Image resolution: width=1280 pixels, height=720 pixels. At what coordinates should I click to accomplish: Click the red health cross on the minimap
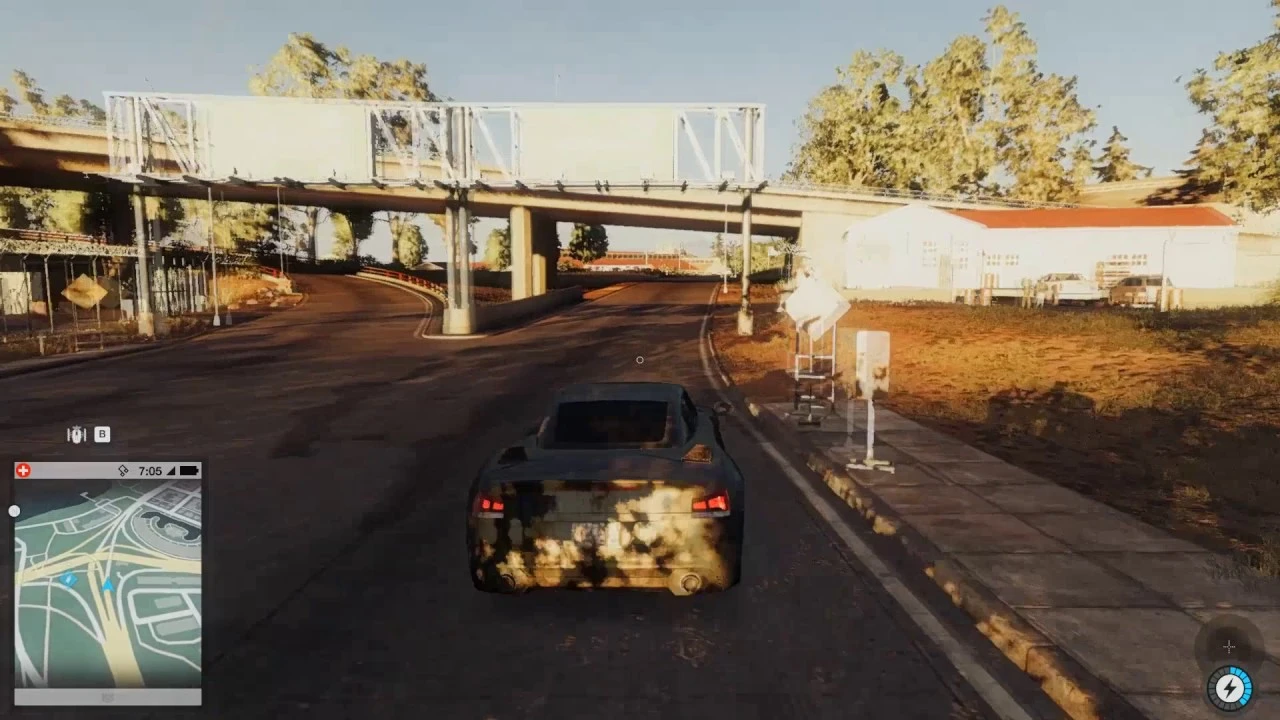[x=23, y=470]
